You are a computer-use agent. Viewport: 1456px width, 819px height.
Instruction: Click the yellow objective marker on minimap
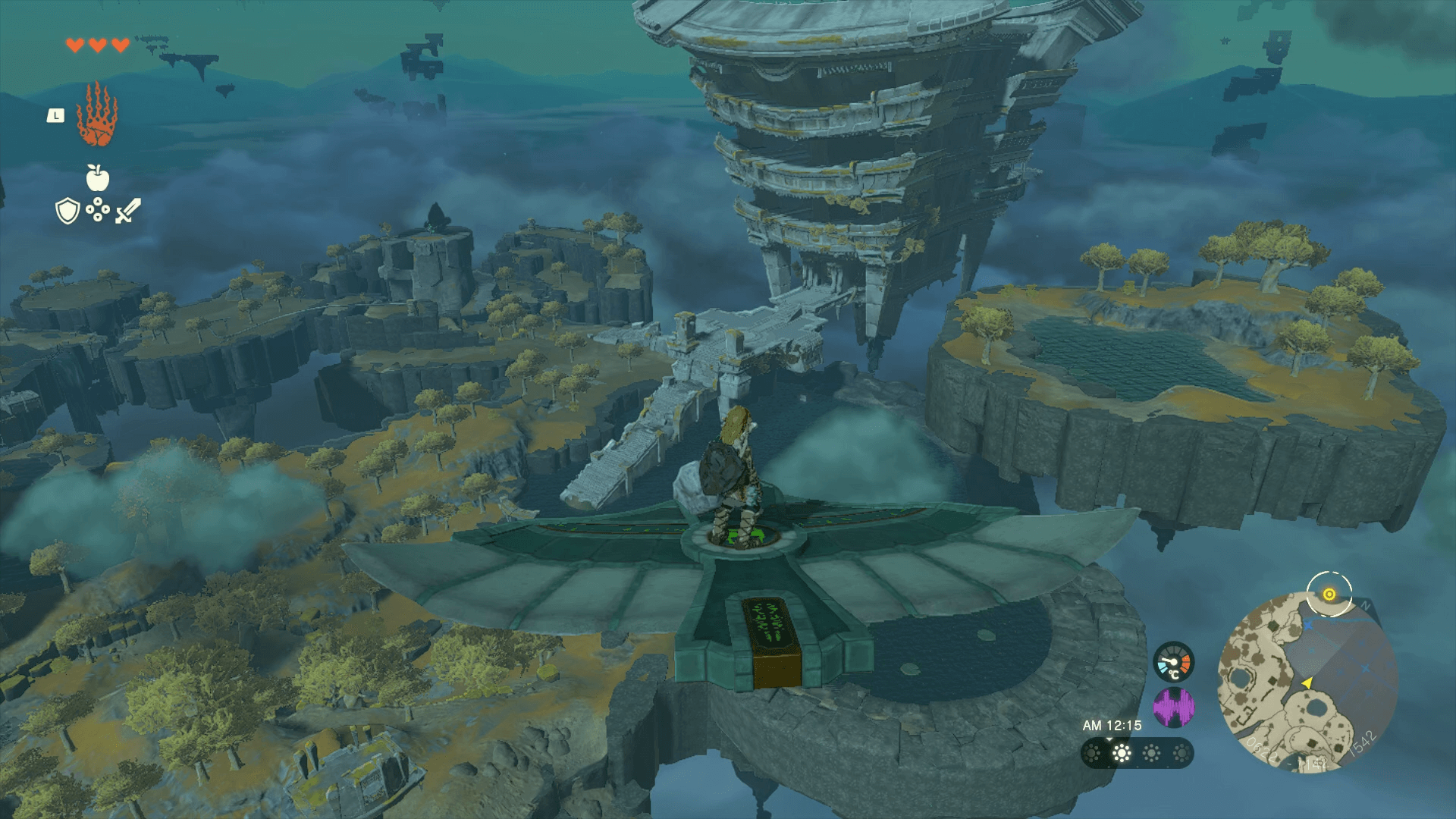coord(1329,595)
